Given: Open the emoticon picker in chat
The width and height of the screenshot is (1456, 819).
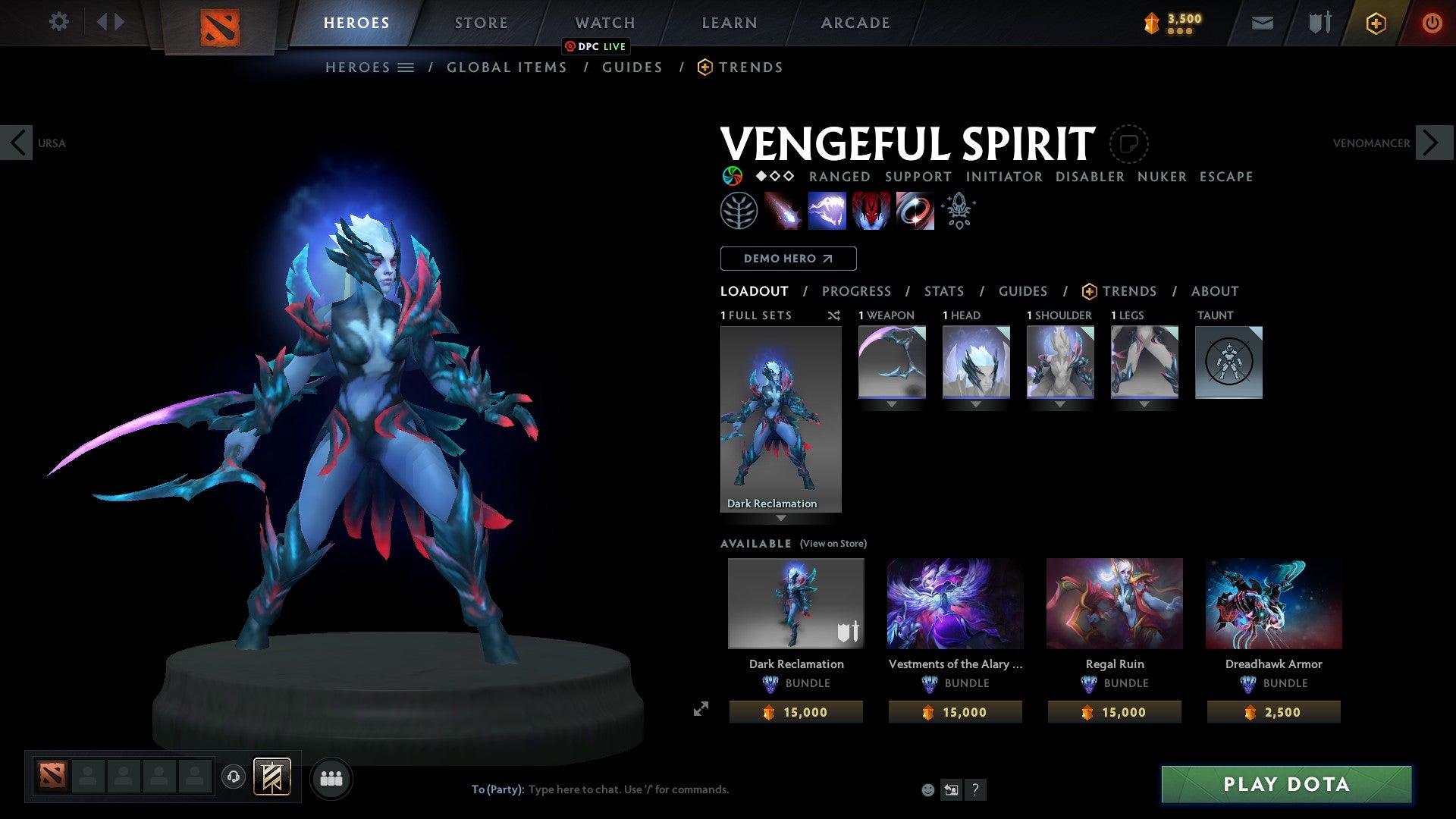Looking at the screenshot, I should [x=927, y=789].
